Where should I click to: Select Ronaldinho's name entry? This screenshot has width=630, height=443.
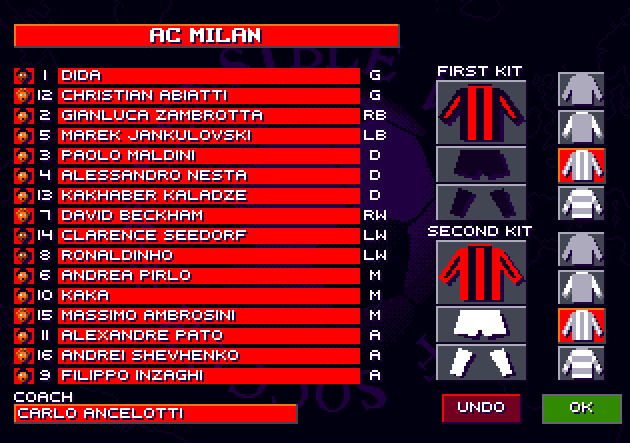coord(208,255)
